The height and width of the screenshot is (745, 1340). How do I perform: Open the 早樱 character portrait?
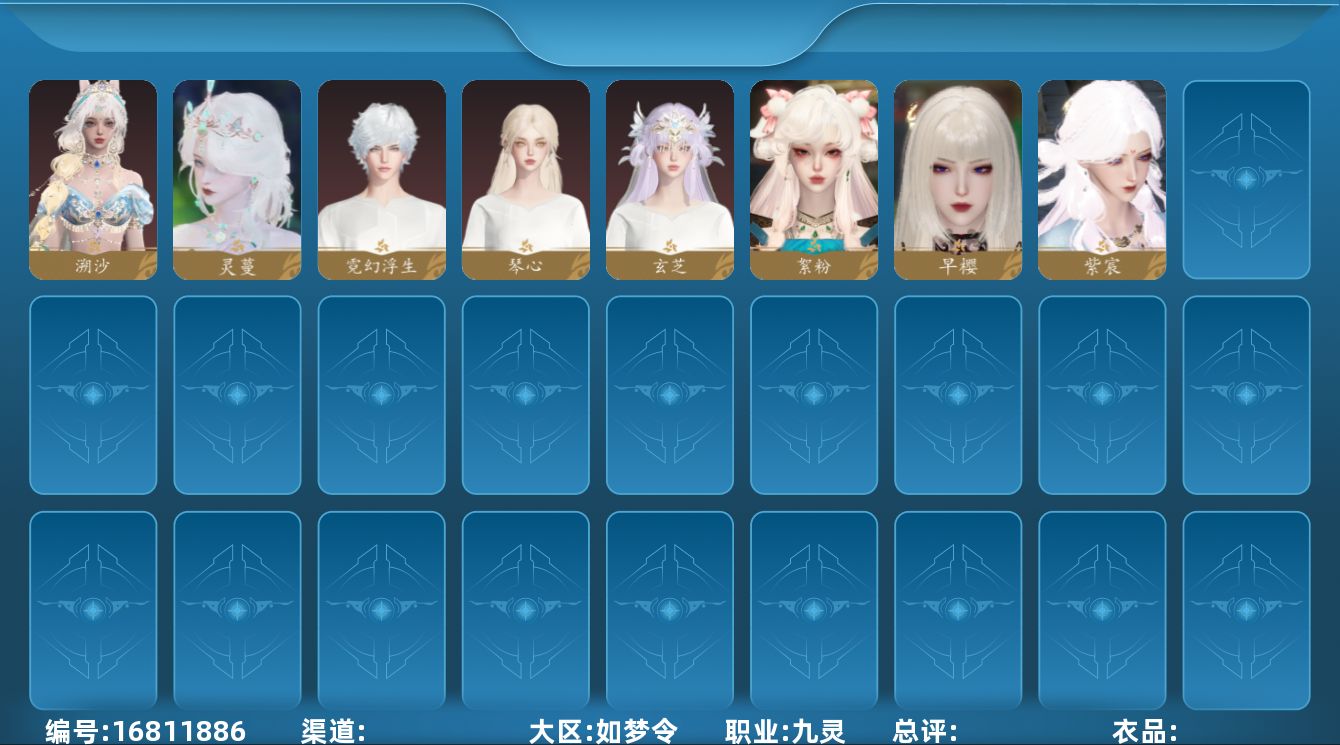pyautogui.click(x=957, y=178)
